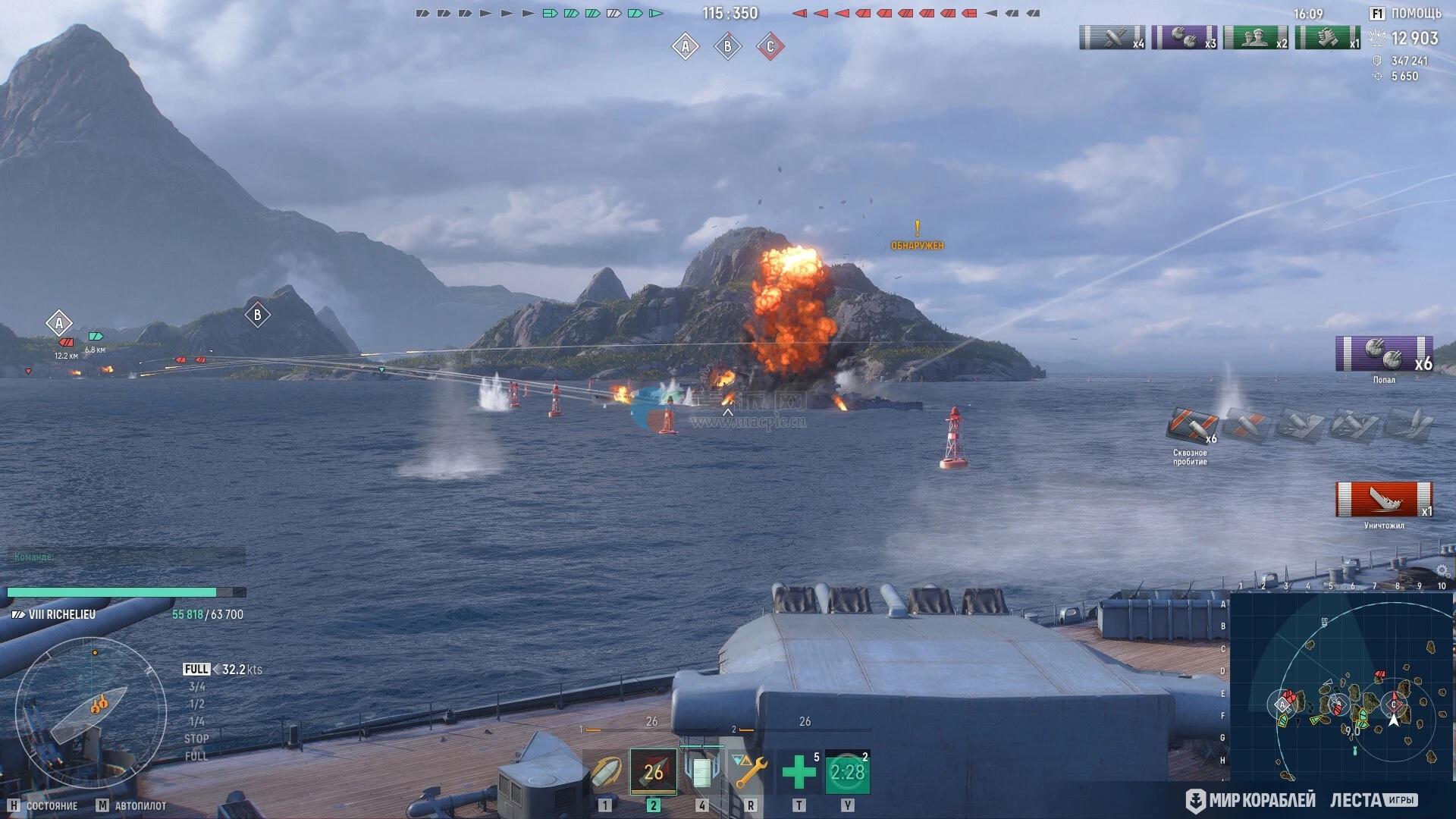Viewport: 1456px width, 819px height.
Task: Select capture point A indicator at top
Action: (685, 47)
